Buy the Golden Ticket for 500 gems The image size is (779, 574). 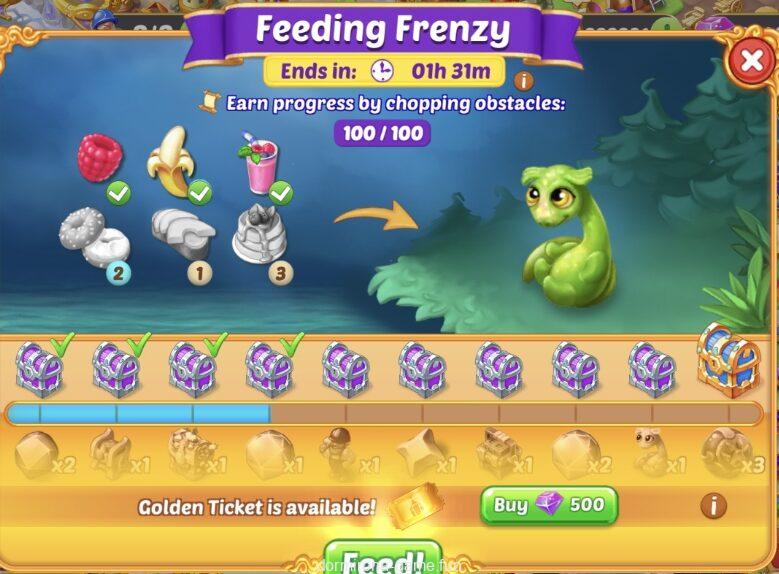549,505
